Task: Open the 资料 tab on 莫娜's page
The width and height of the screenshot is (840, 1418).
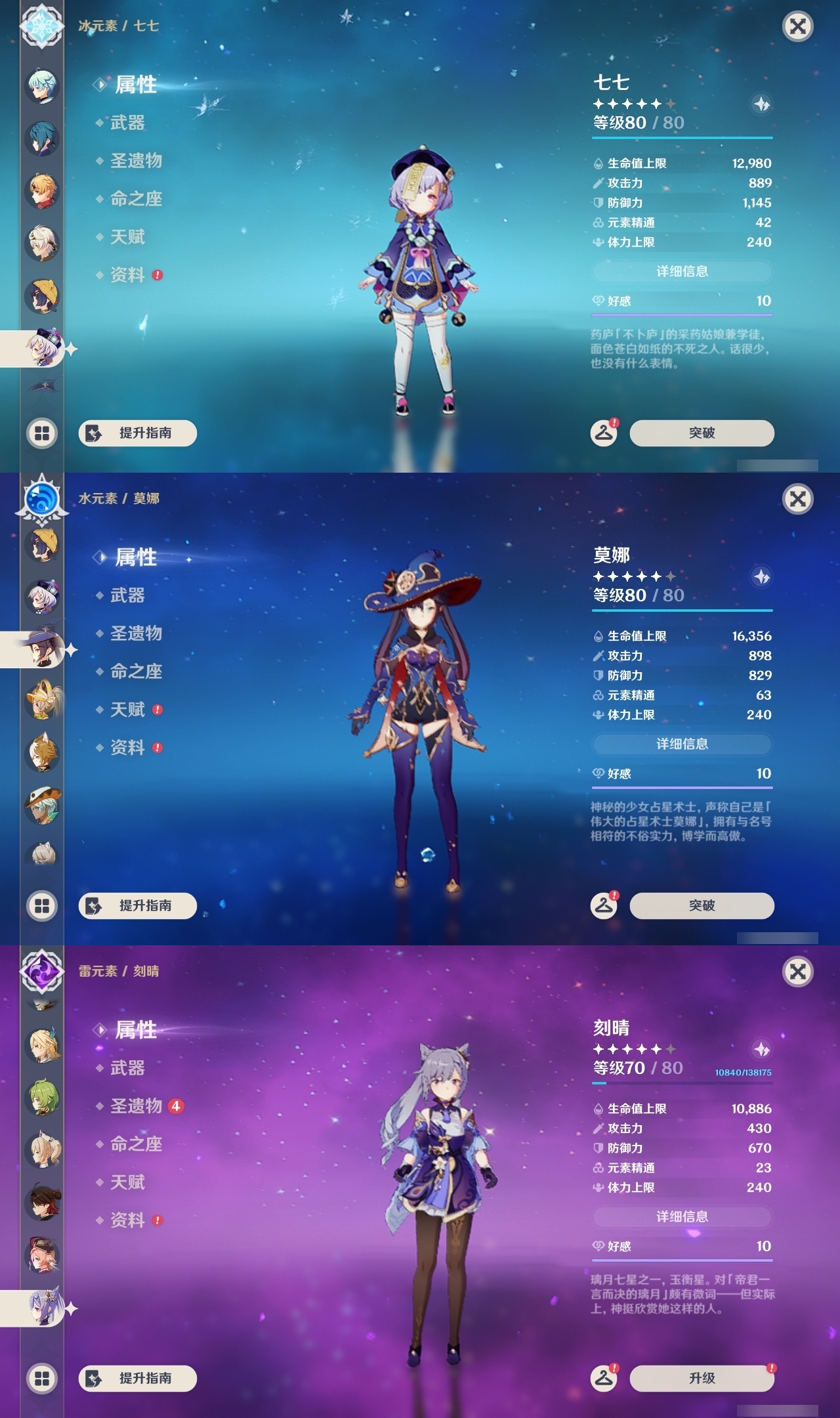Action: tap(129, 748)
